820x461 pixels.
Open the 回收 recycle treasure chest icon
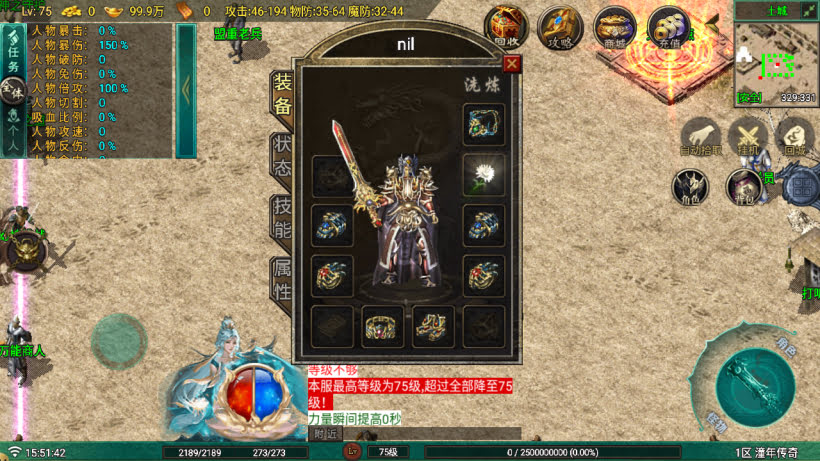506,27
